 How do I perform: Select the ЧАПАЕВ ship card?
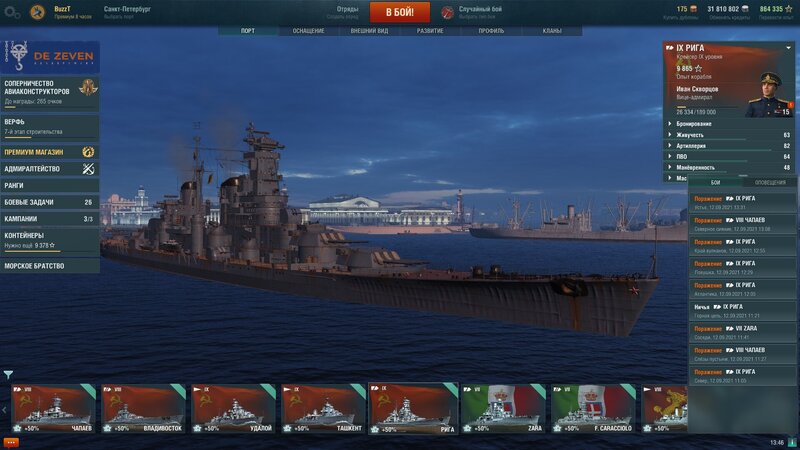pyautogui.click(x=53, y=410)
